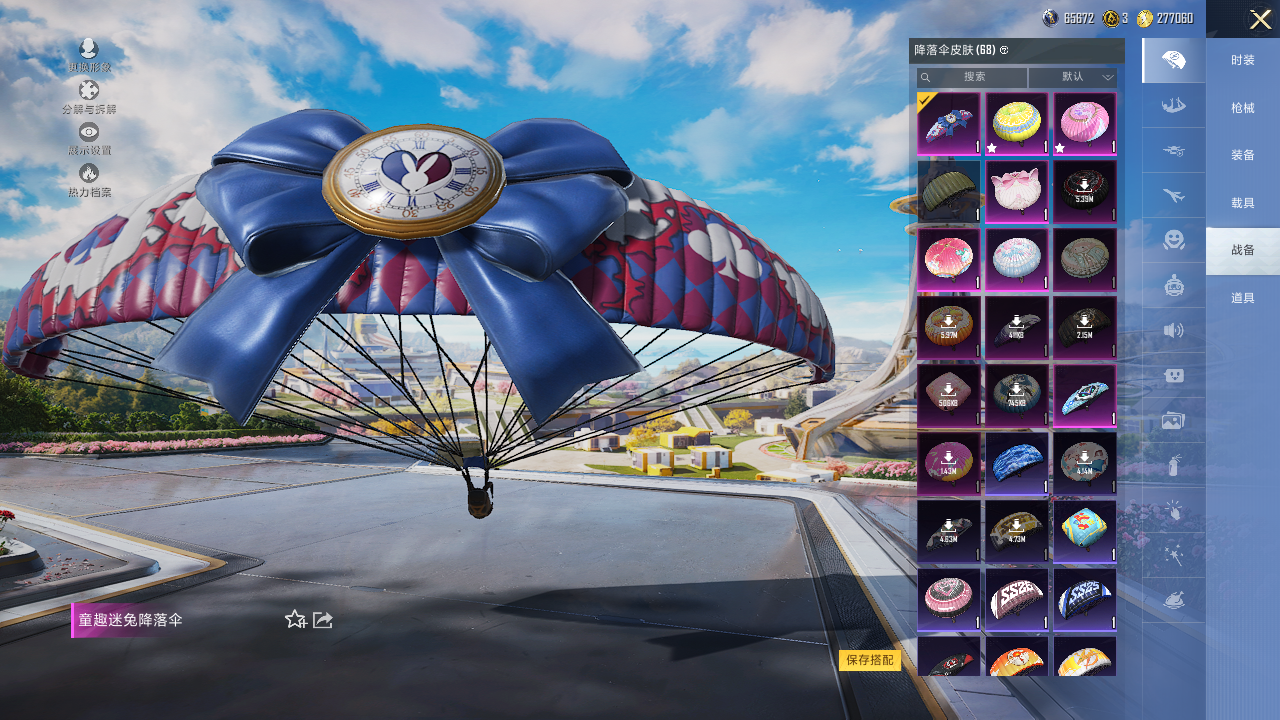Select the 装备 equipment tab
The height and width of the screenshot is (720, 1280).
[x=1242, y=155]
